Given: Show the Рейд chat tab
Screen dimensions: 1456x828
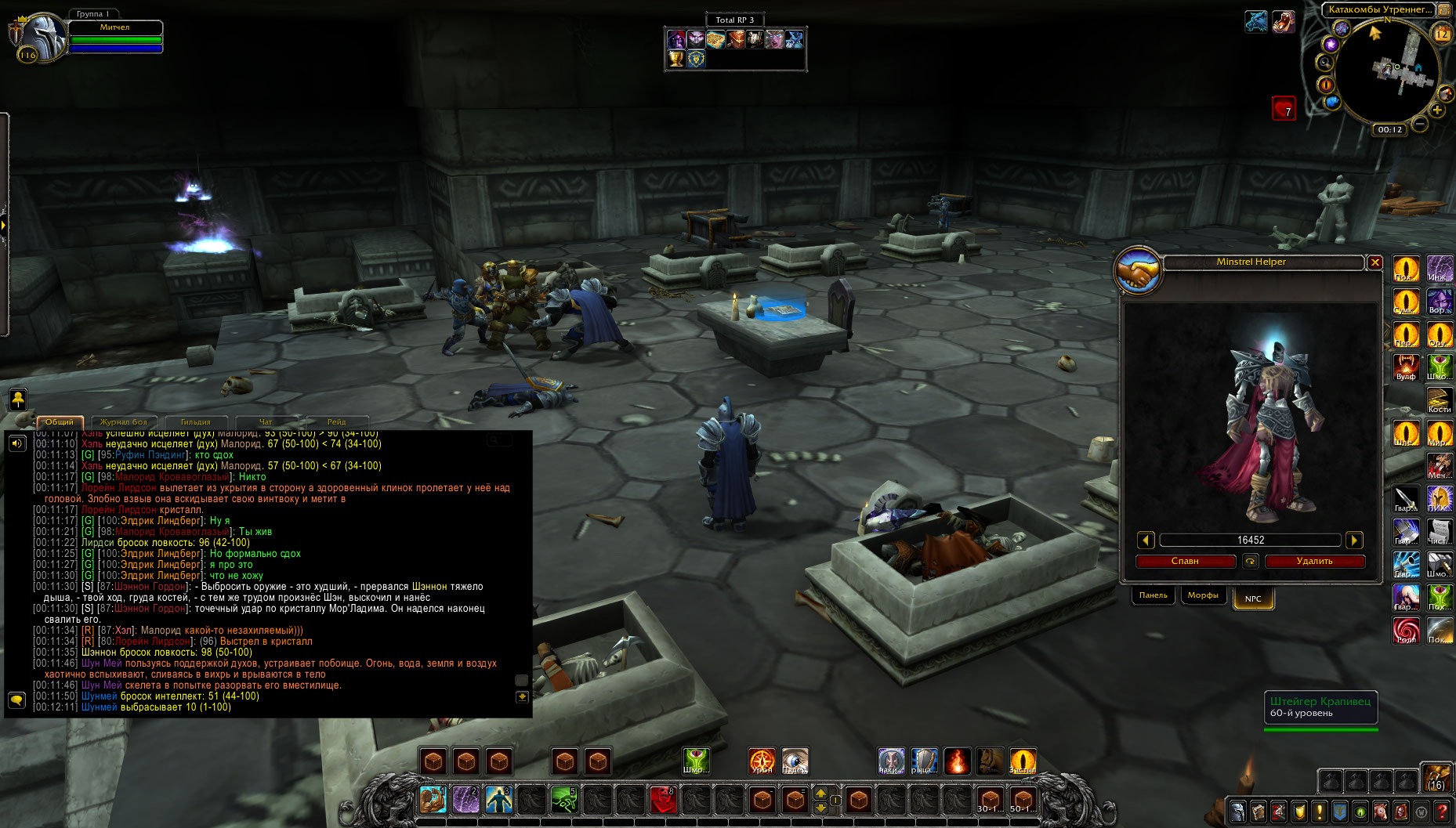Looking at the screenshot, I should click(336, 422).
